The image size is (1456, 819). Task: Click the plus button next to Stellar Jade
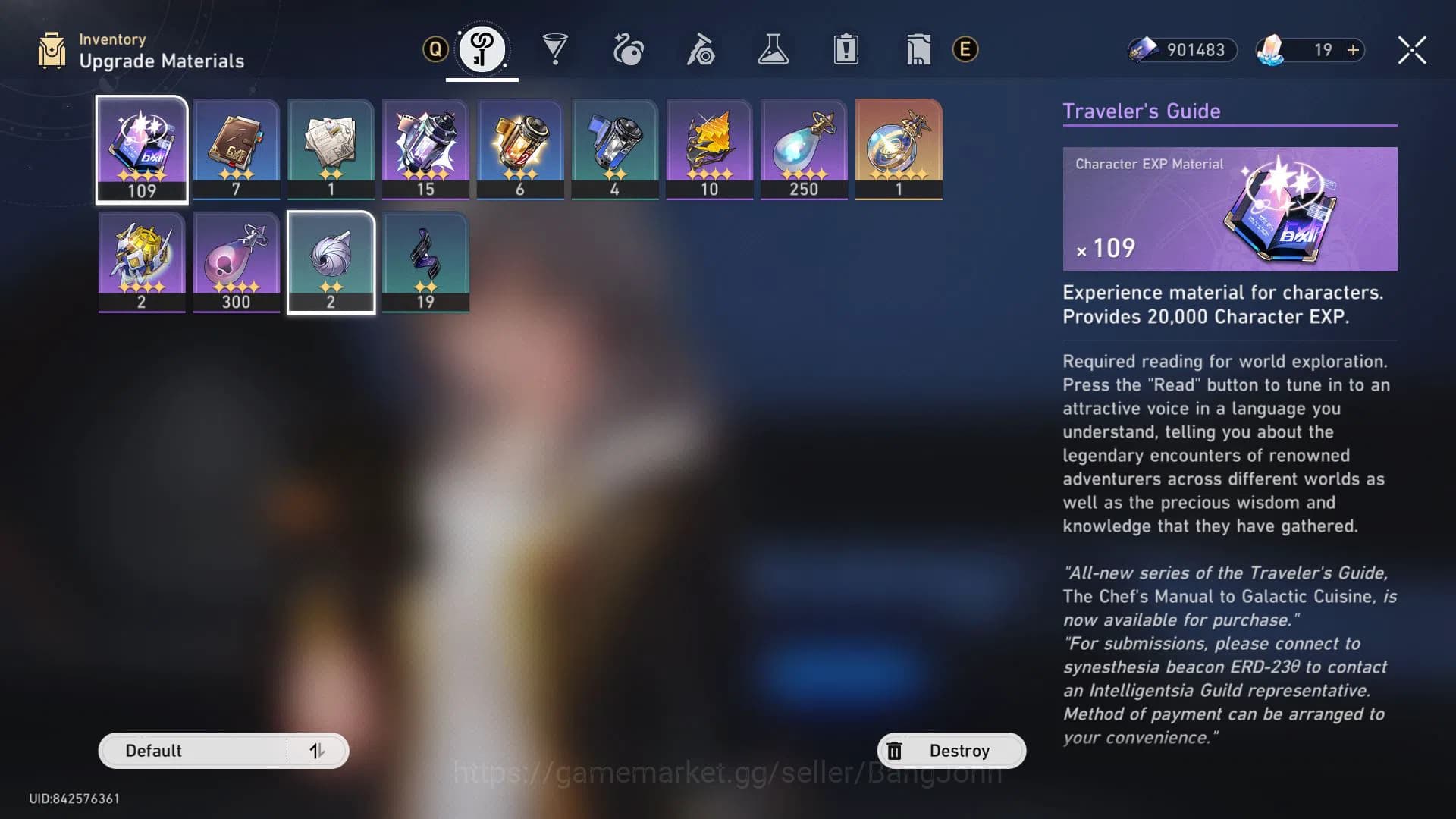1353,51
